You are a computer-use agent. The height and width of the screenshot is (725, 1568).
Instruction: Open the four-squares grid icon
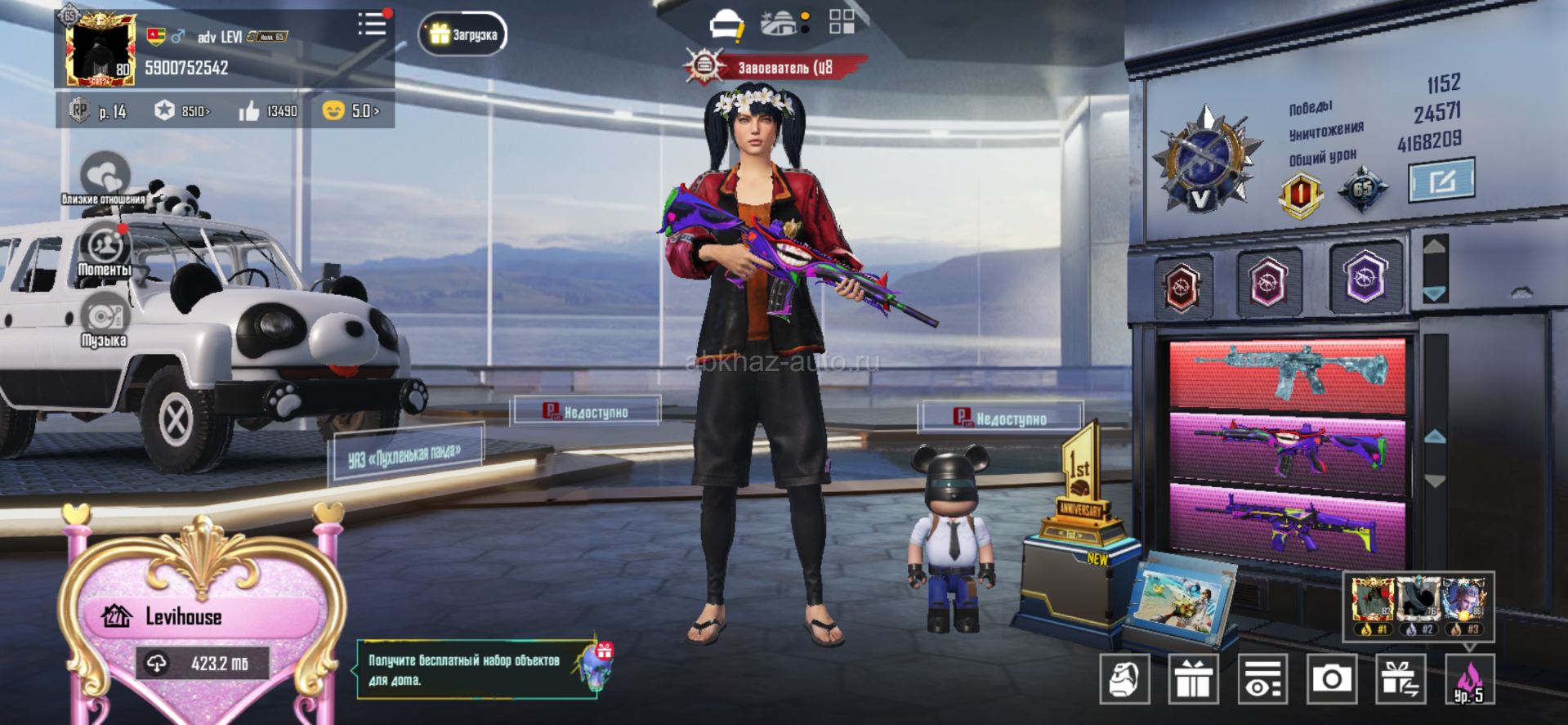tap(842, 22)
